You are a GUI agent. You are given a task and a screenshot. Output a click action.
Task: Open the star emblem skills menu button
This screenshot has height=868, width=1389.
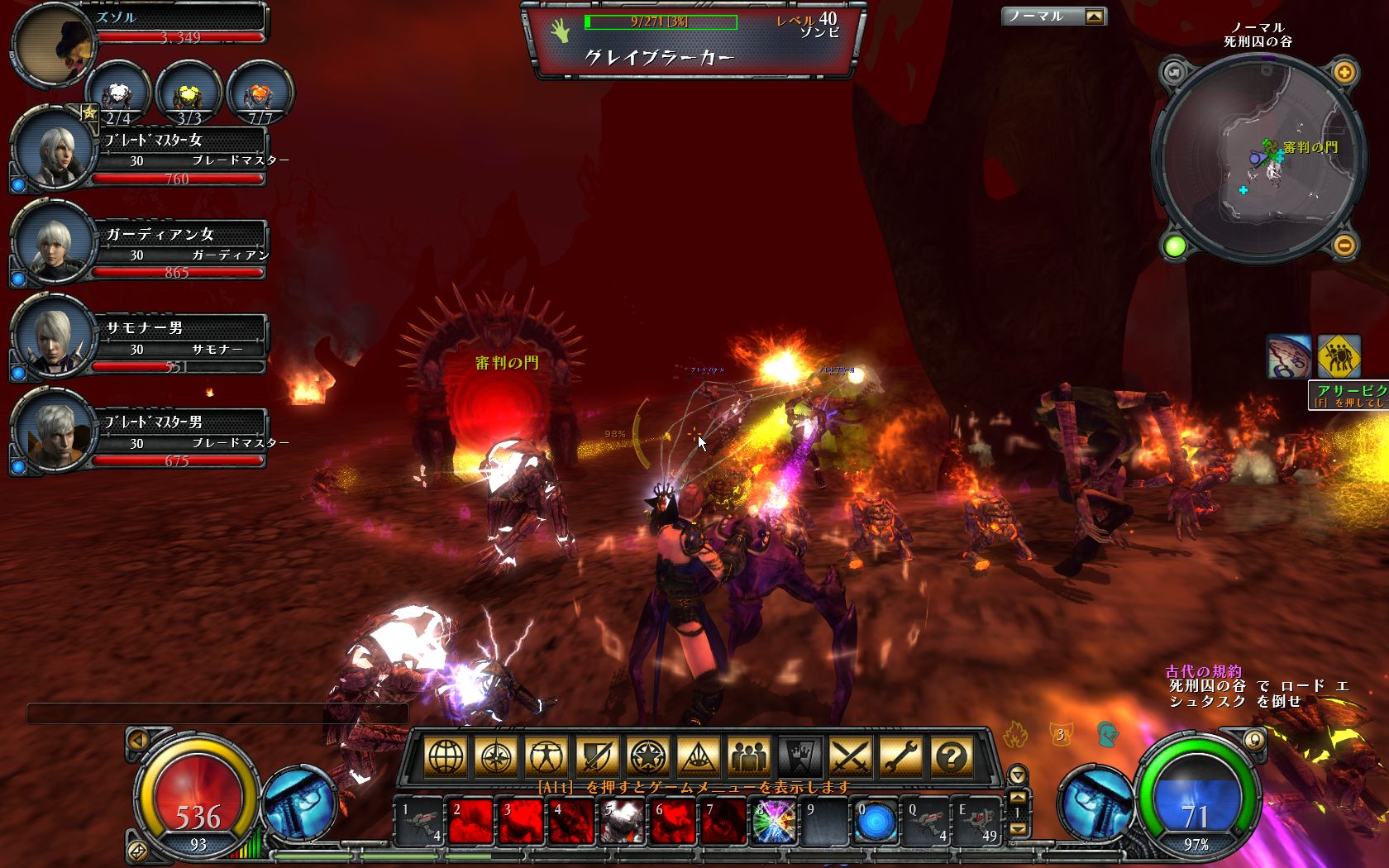coord(647,756)
